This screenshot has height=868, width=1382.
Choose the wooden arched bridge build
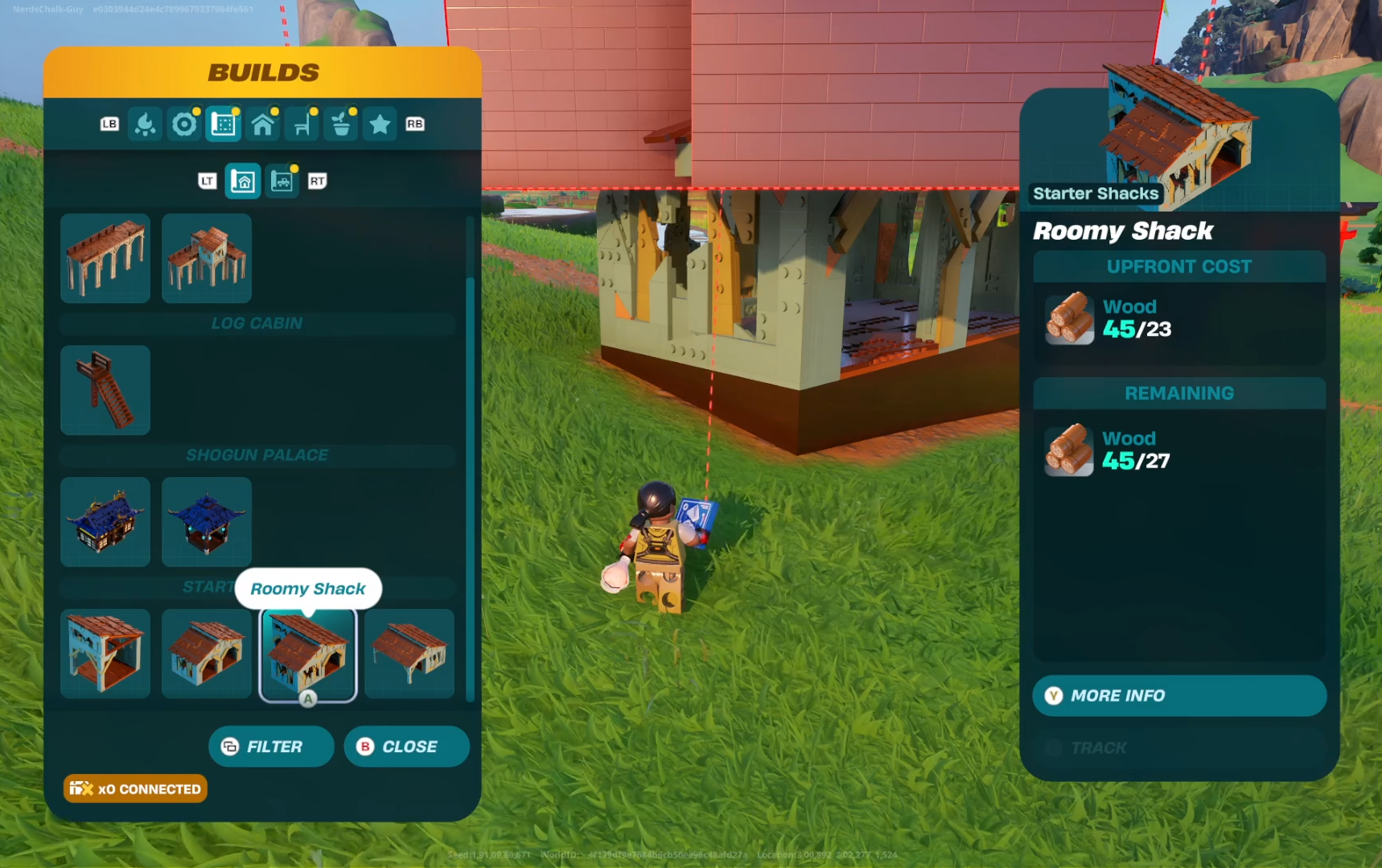pos(105,258)
